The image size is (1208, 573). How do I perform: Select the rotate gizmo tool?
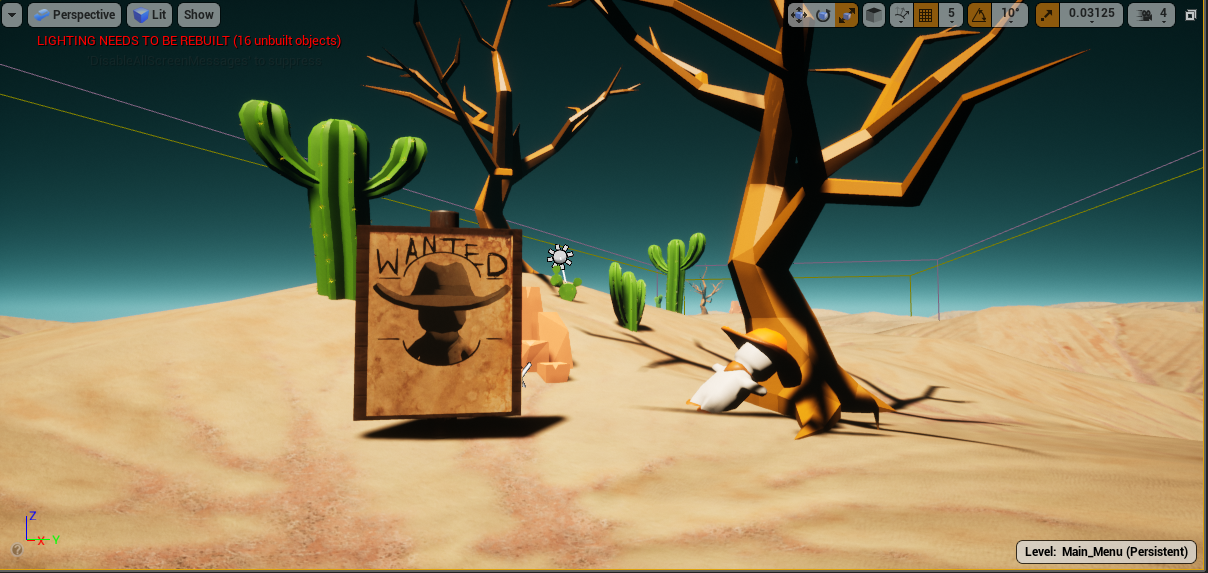pyautogui.click(x=823, y=15)
